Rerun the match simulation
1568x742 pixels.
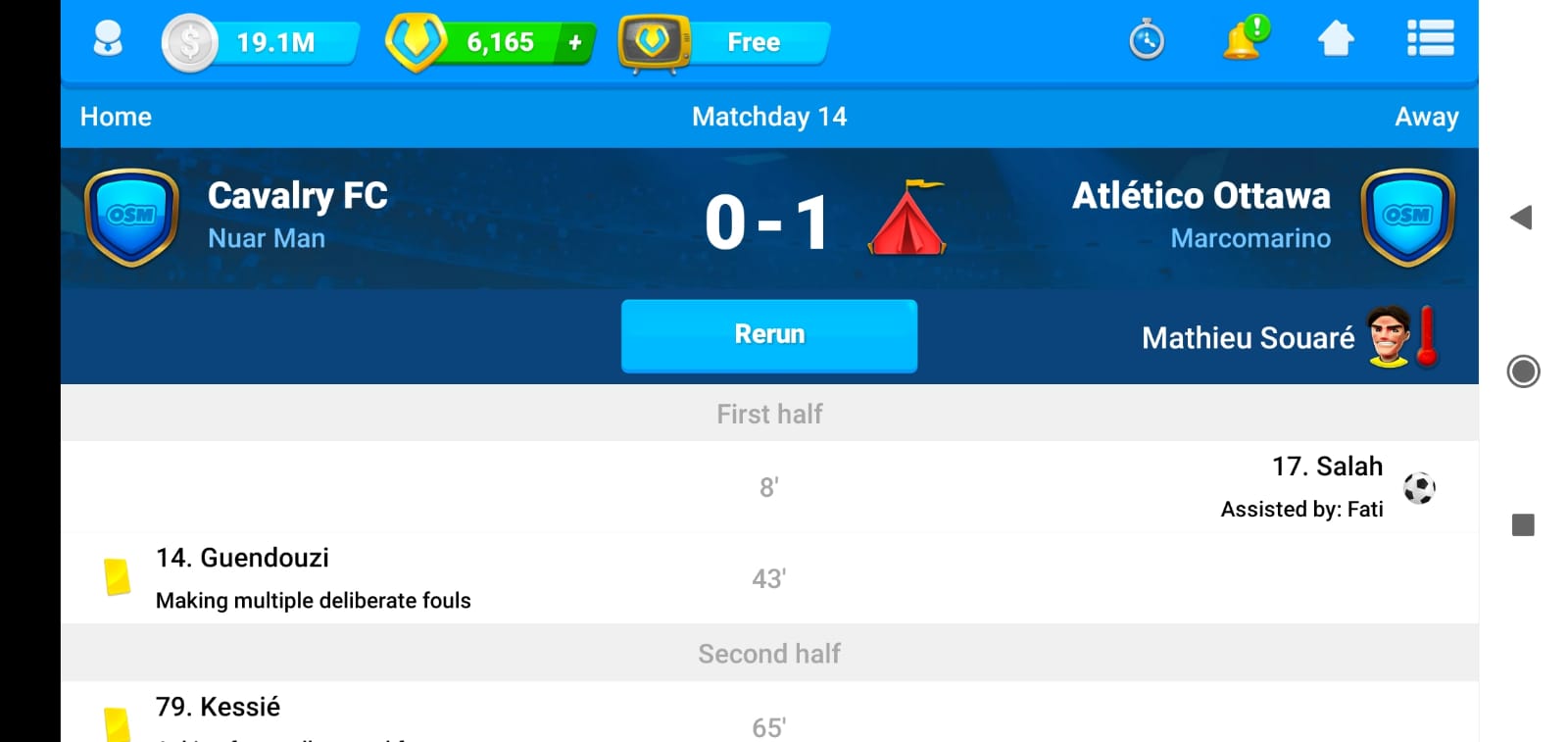pyautogui.click(x=768, y=335)
